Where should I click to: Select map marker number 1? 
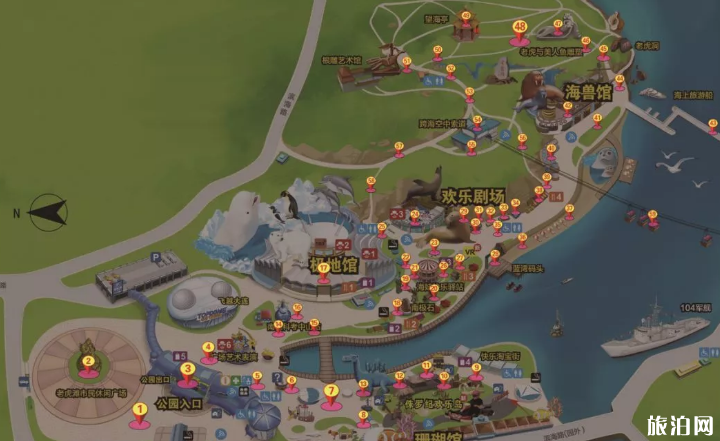click(139, 408)
